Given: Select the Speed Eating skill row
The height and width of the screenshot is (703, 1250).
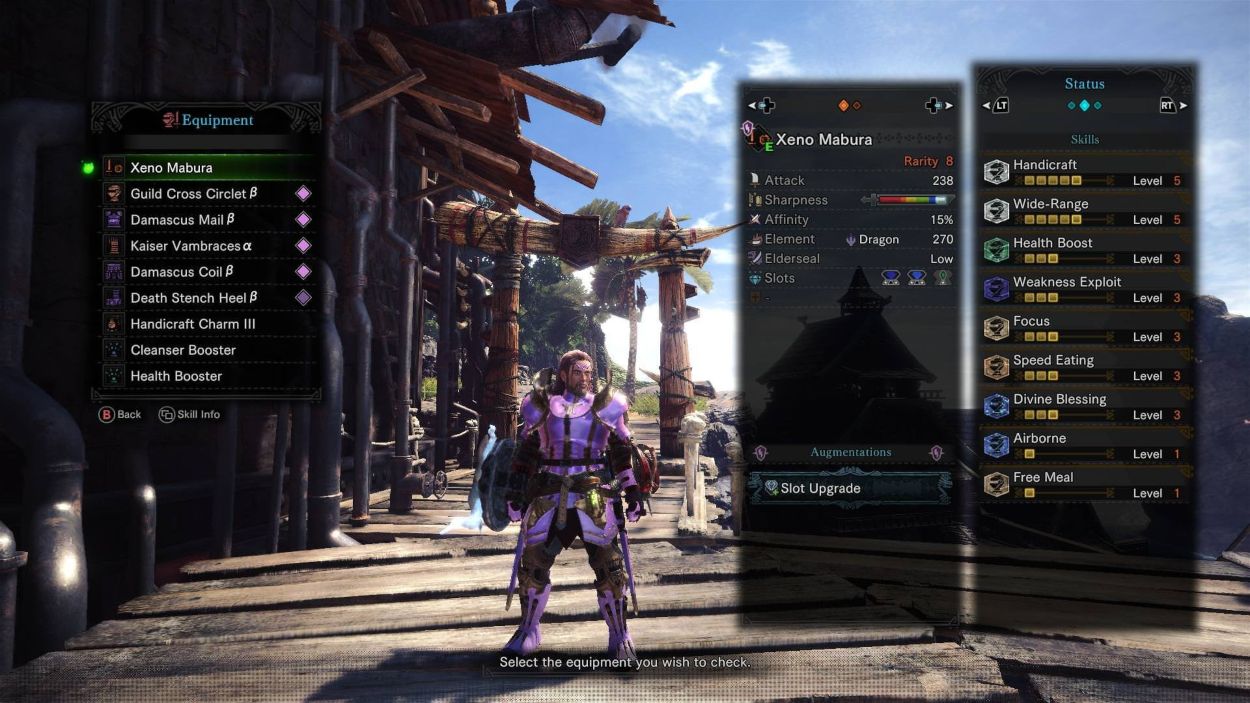Looking at the screenshot, I should (x=1085, y=367).
